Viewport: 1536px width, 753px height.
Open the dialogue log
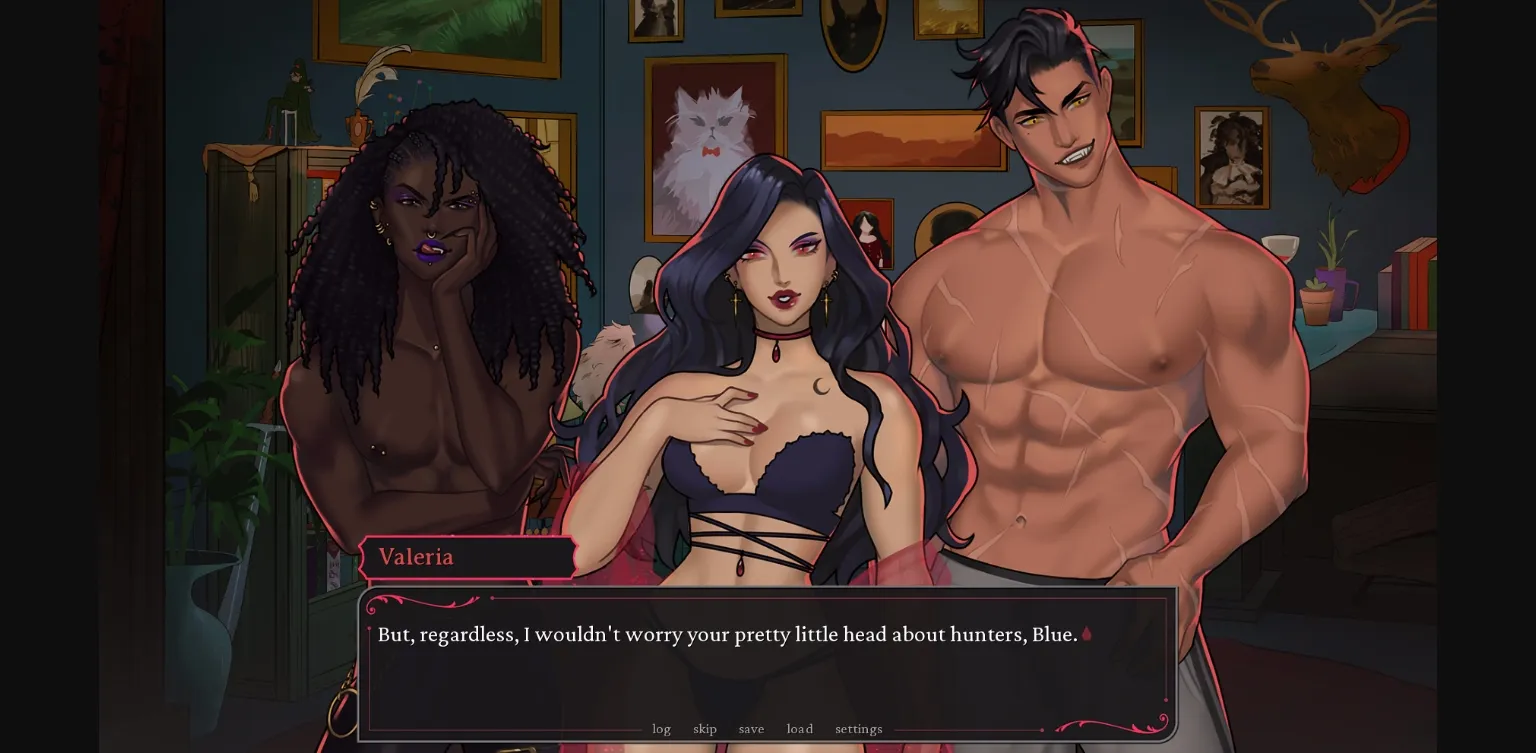661,729
